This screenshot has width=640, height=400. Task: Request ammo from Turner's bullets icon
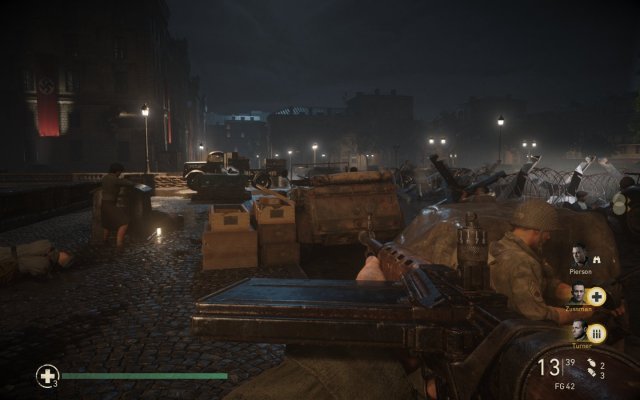point(597,333)
